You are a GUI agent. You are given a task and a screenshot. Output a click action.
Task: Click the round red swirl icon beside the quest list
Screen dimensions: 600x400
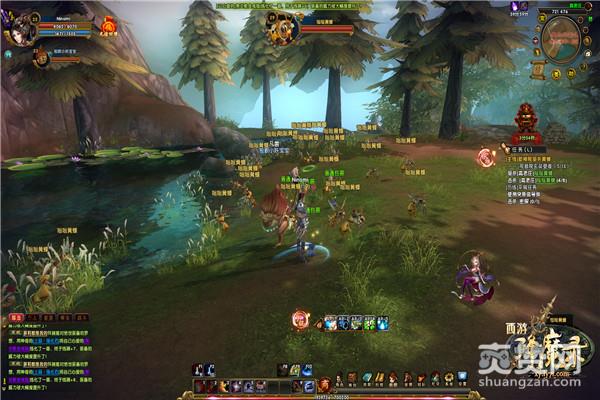coord(486,156)
